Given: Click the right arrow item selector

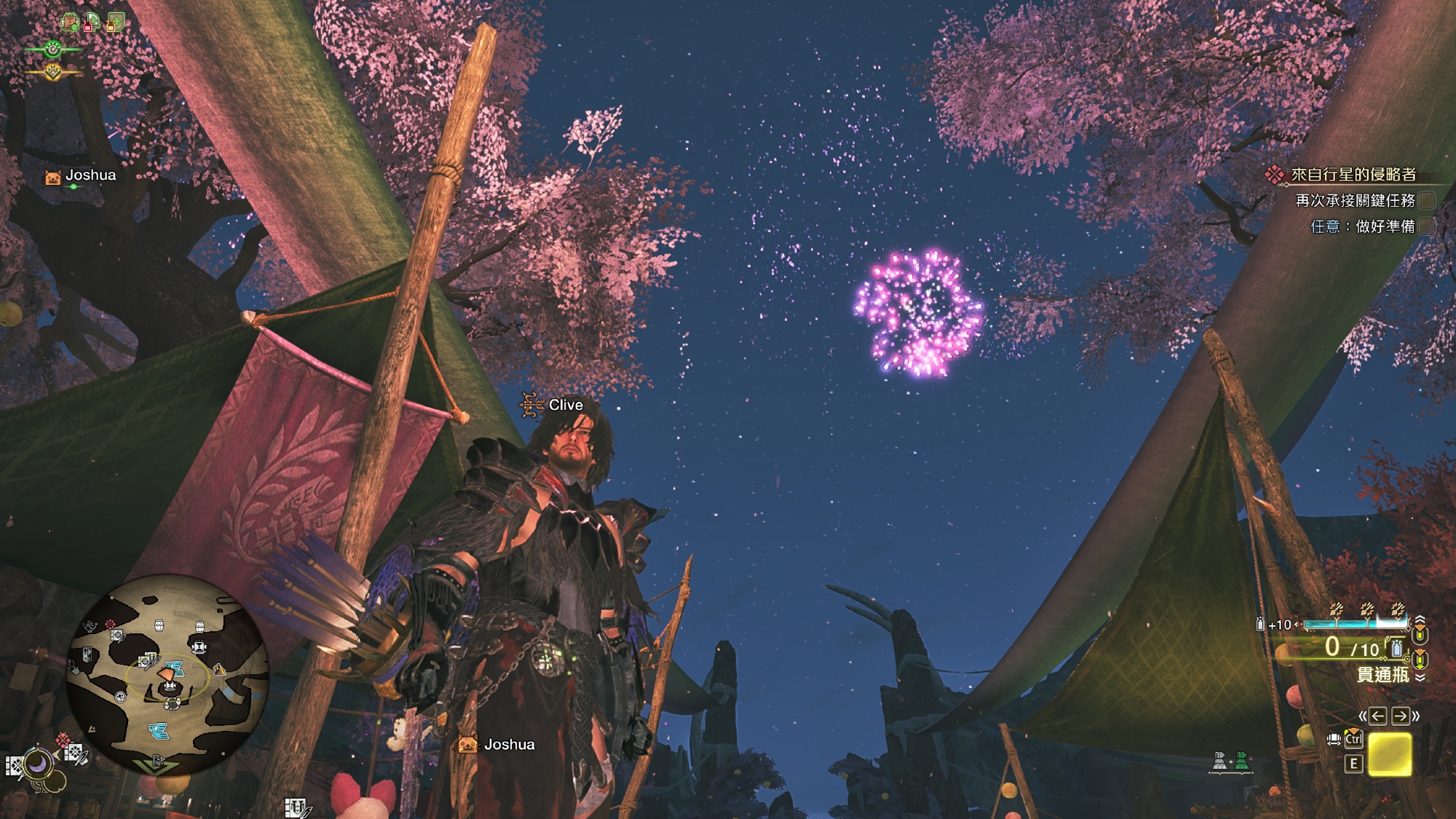Looking at the screenshot, I should click(x=1400, y=716).
